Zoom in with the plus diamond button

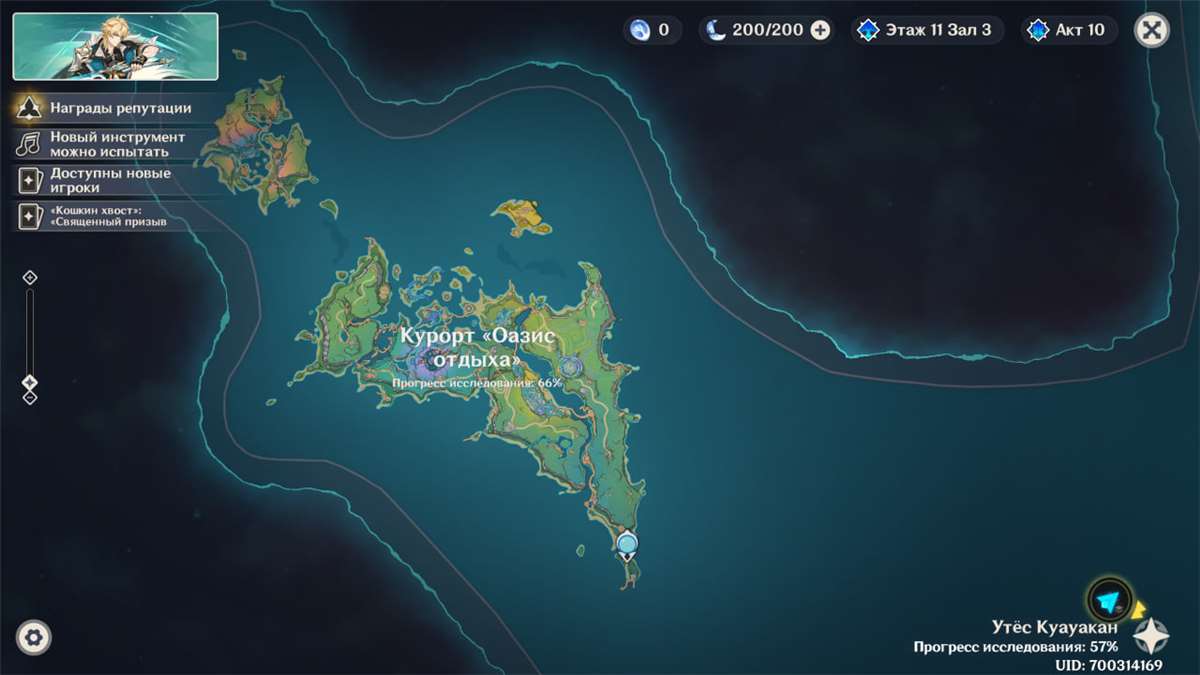[x=30, y=277]
